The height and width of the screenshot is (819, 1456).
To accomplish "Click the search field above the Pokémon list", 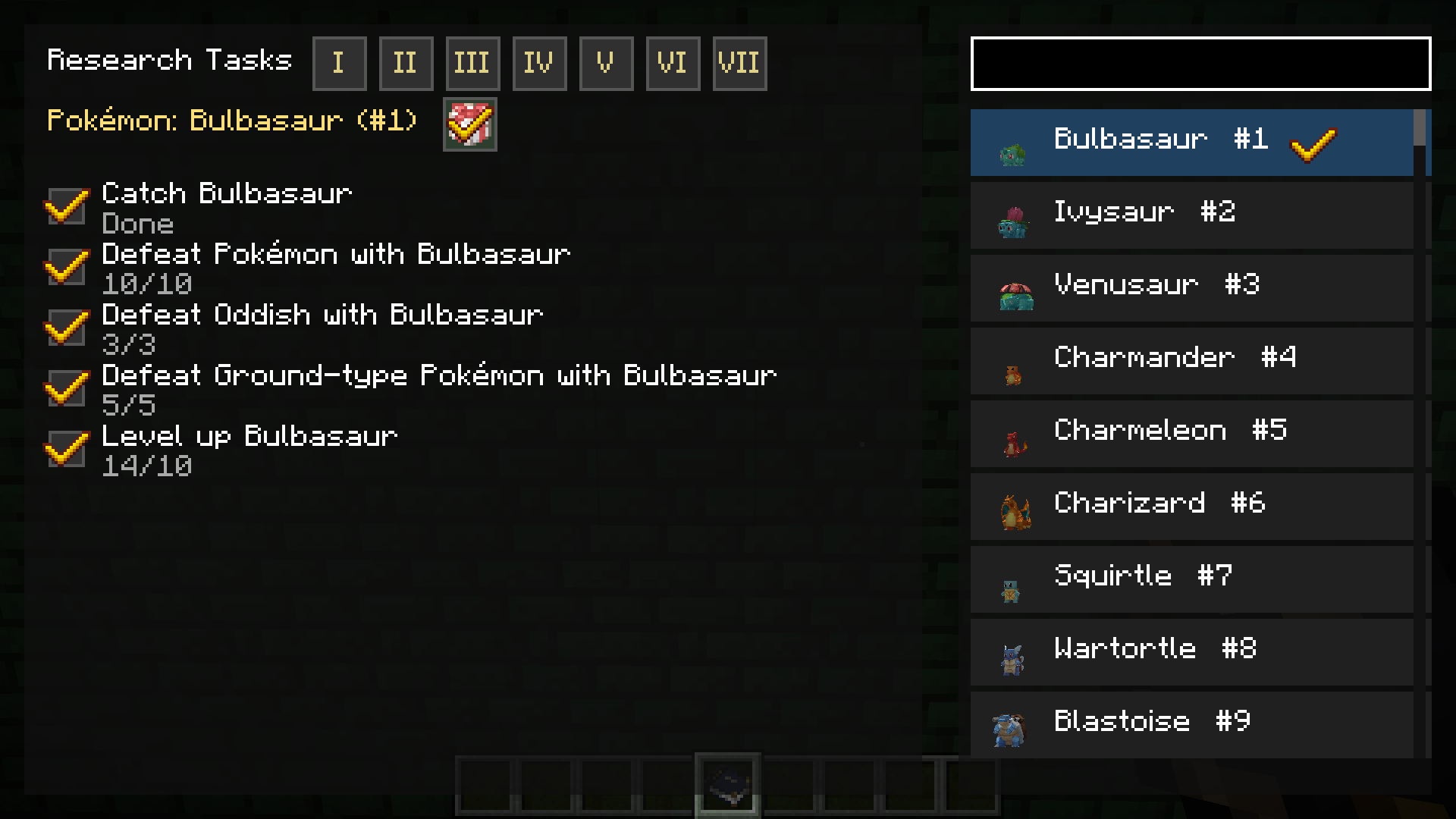I will click(1200, 64).
